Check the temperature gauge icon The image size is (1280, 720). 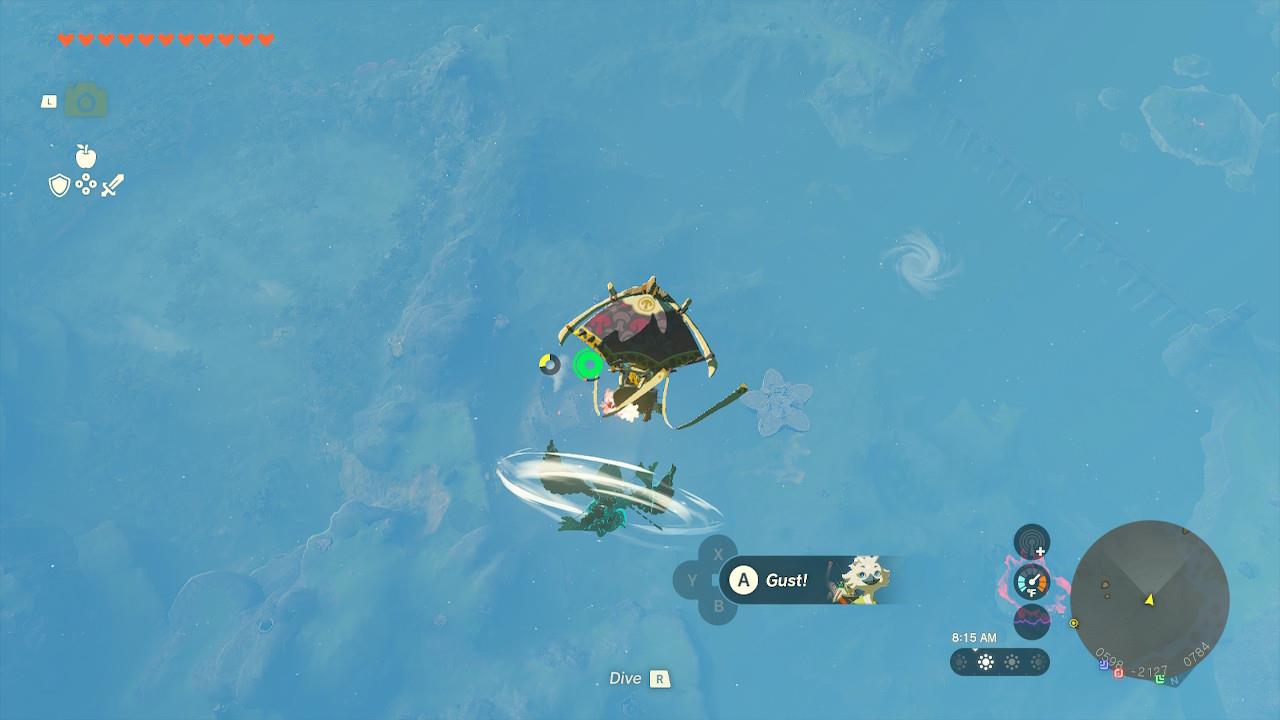[1031, 581]
